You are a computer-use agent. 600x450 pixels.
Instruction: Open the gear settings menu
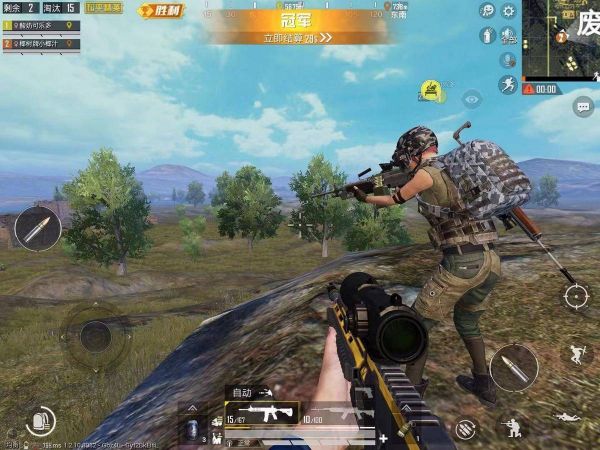pyautogui.click(x=509, y=11)
